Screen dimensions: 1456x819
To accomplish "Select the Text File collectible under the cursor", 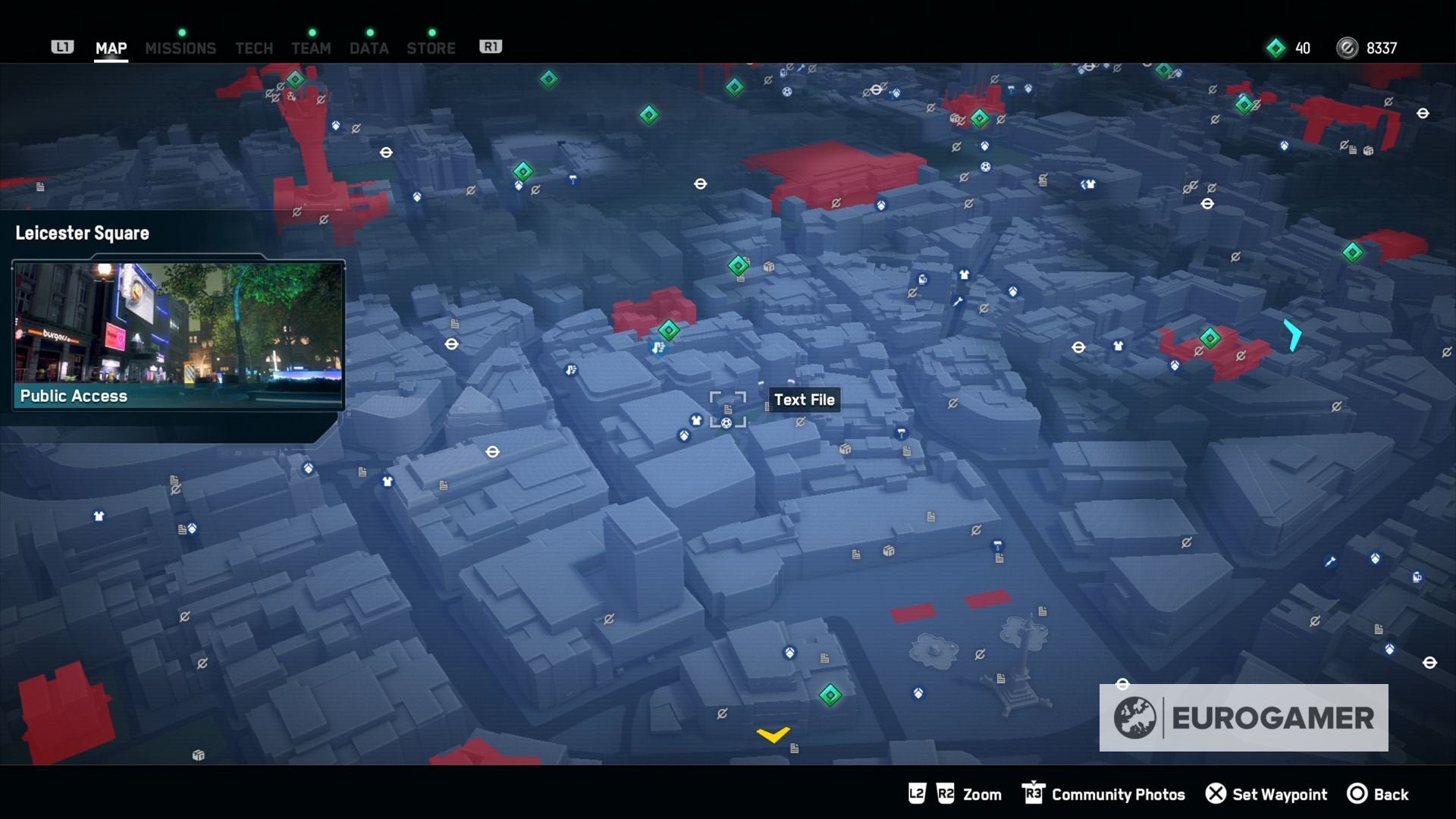I will 728,409.
